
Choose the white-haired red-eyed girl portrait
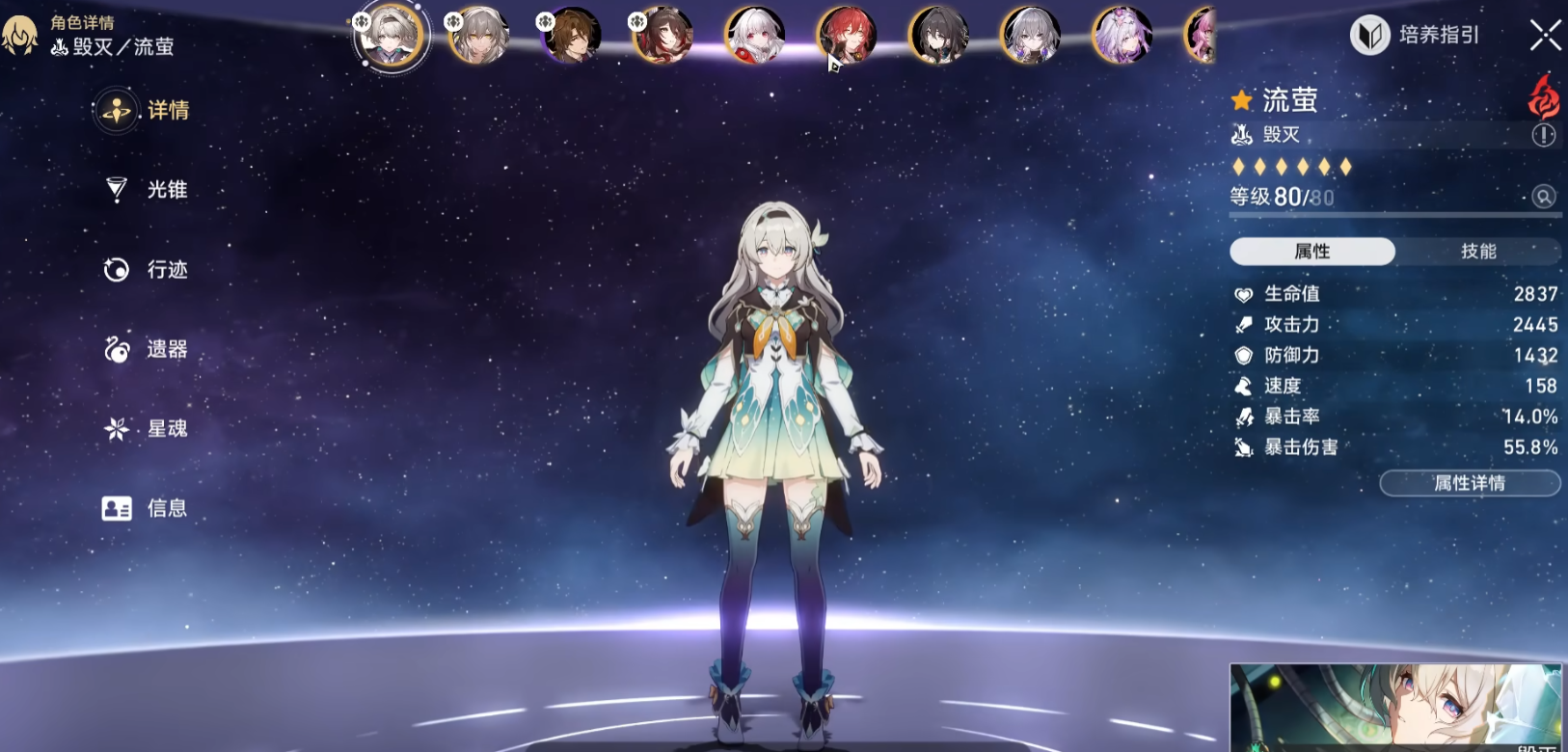pyautogui.click(x=754, y=36)
